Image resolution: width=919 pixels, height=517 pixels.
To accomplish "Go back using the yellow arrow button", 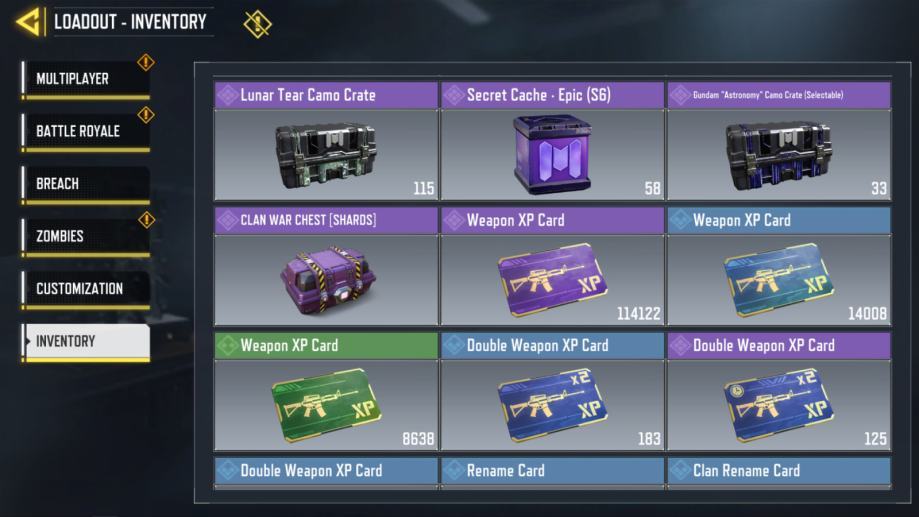I will click(x=29, y=21).
